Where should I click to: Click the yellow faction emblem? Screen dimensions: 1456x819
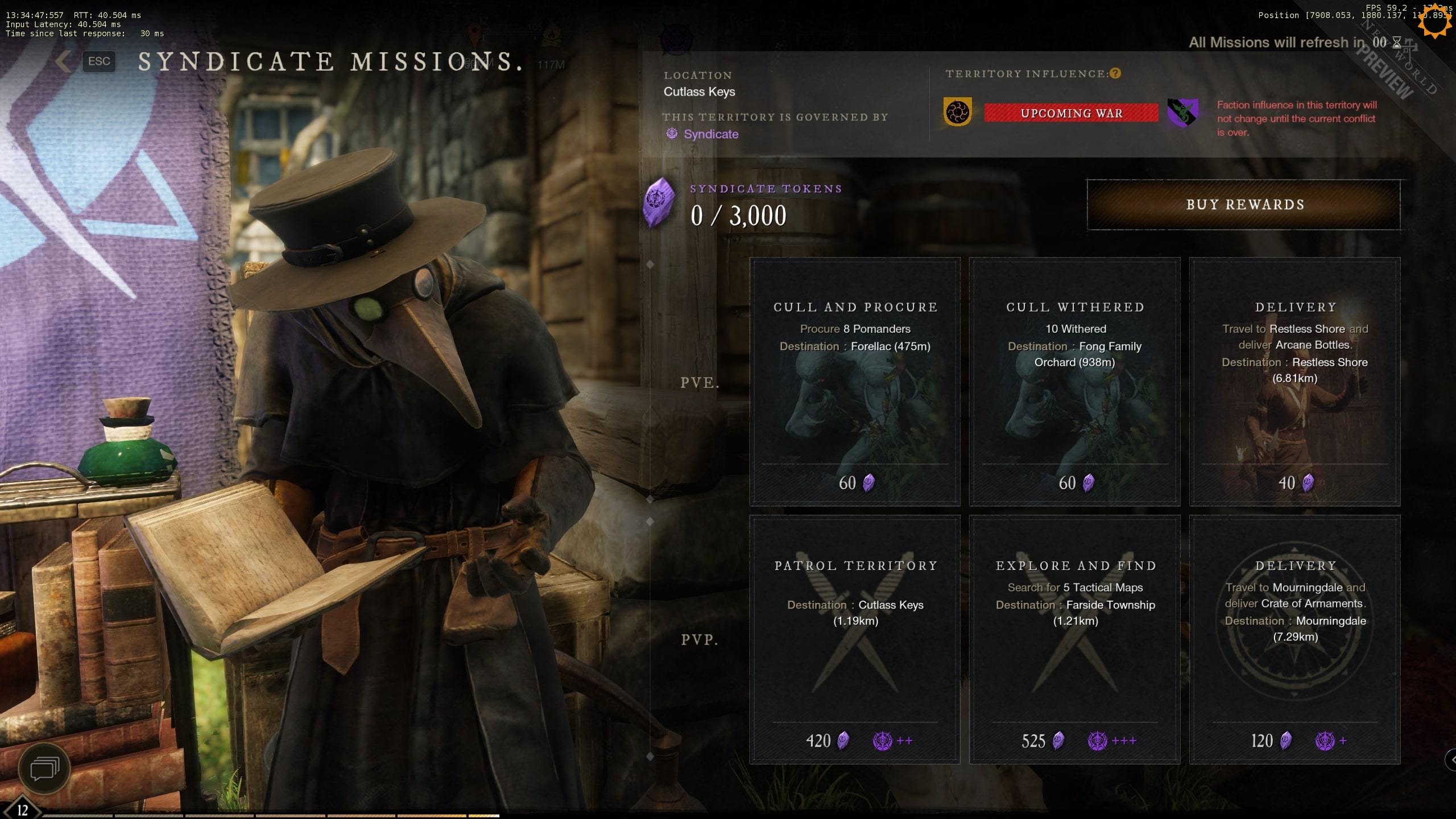pos(958,112)
